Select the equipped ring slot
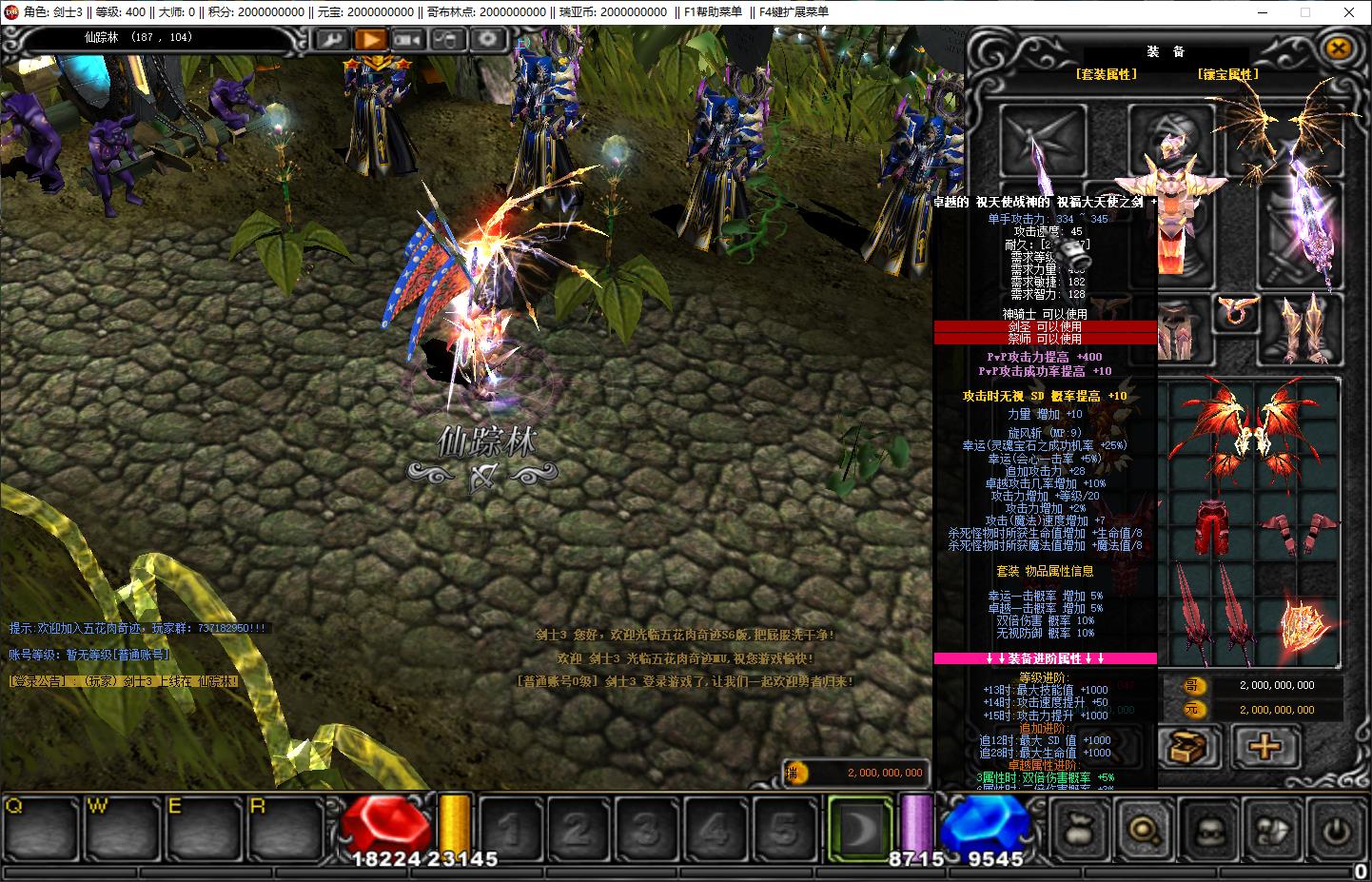The image size is (1372, 882). click(x=1237, y=310)
